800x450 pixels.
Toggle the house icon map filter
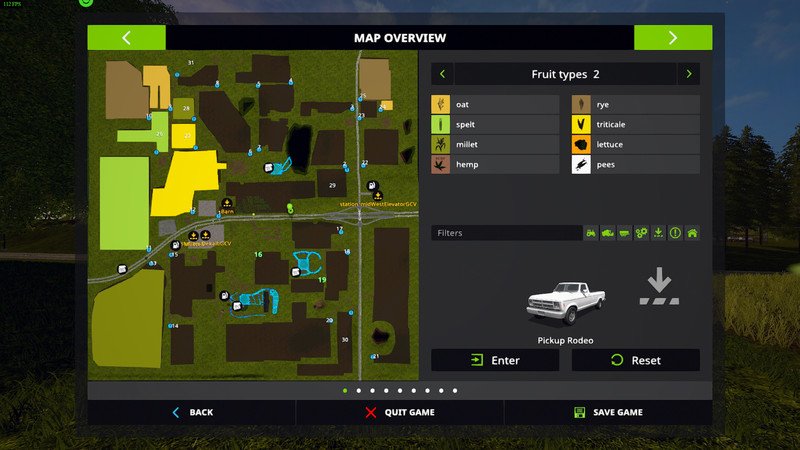[692, 233]
